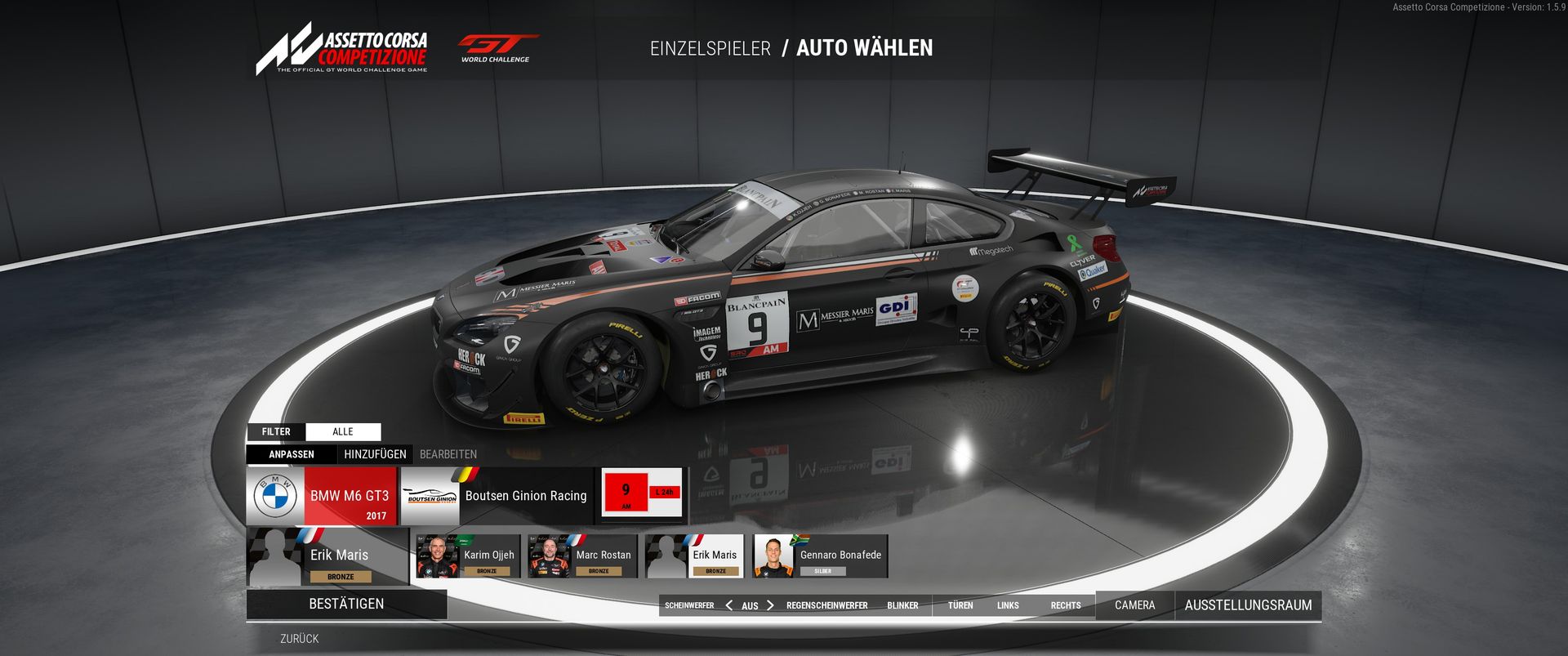This screenshot has height=656, width=1568.
Task: Toggle the Blinker indicators
Action: [x=902, y=605]
